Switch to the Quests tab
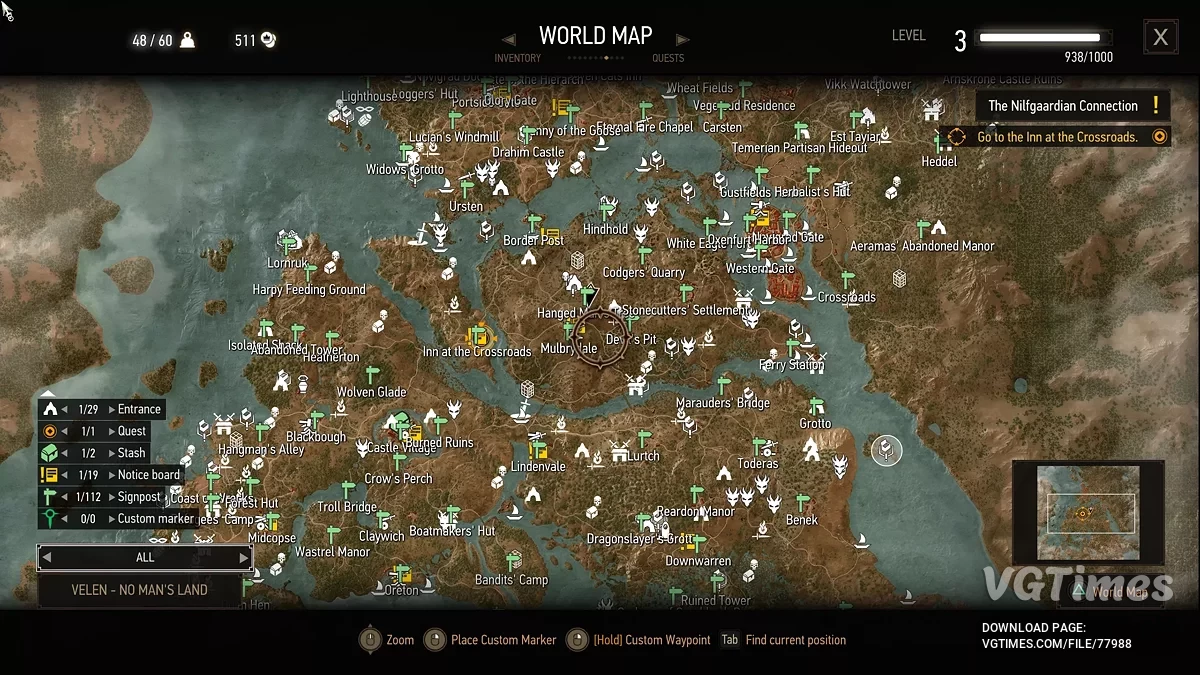Screen dimensions: 1200x675 pos(668,58)
